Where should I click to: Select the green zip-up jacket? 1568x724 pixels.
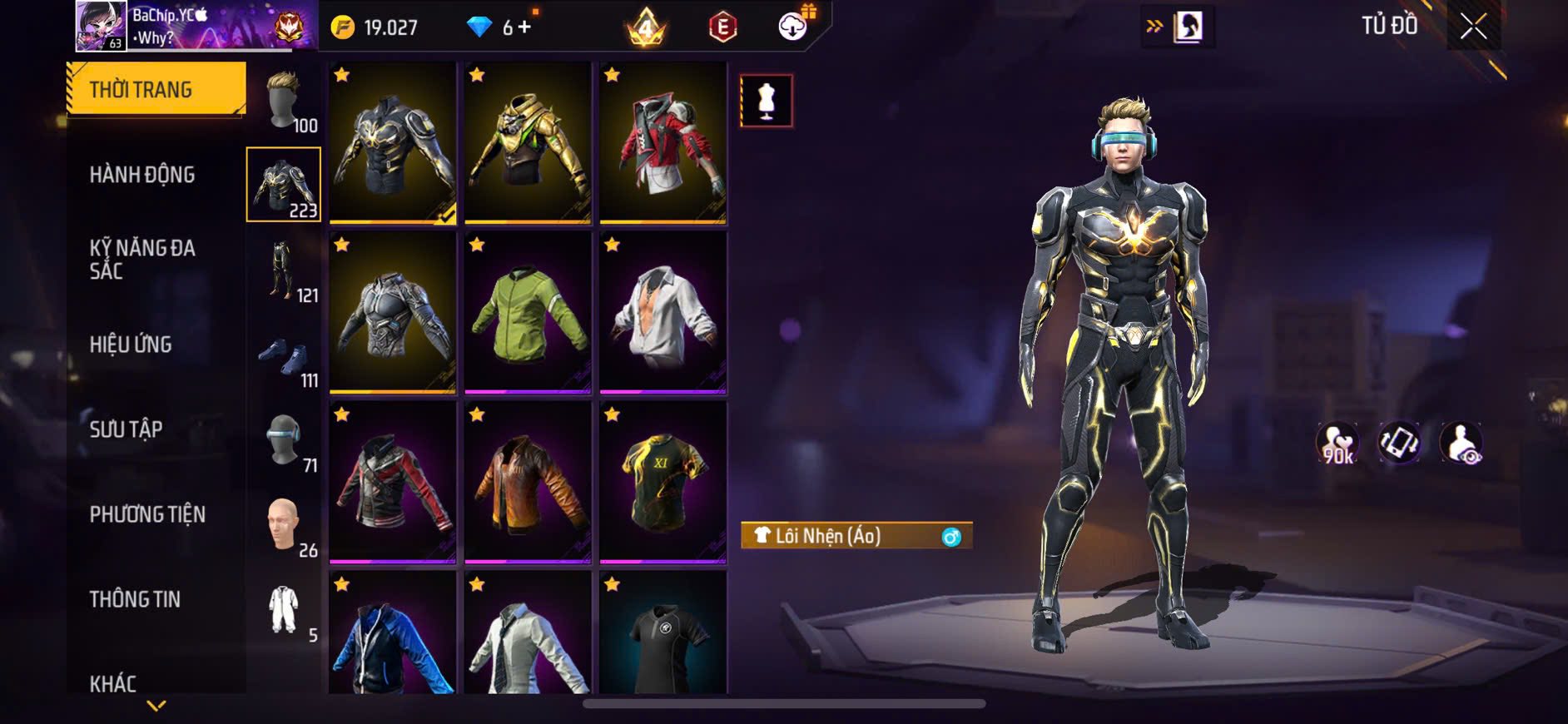pos(528,313)
